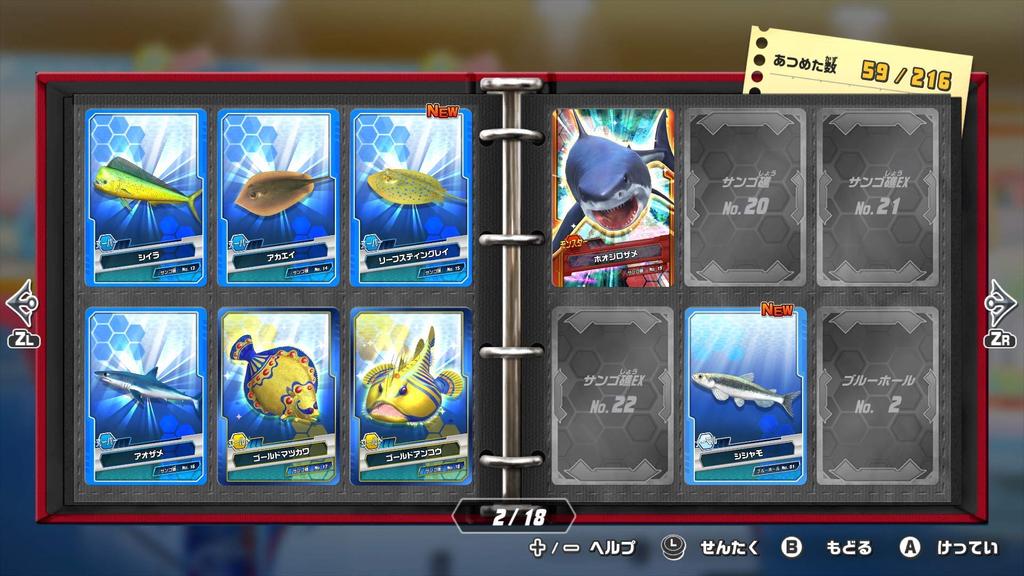
Task: Choose the ゴールドアンコウ golden card
Action: [411, 396]
